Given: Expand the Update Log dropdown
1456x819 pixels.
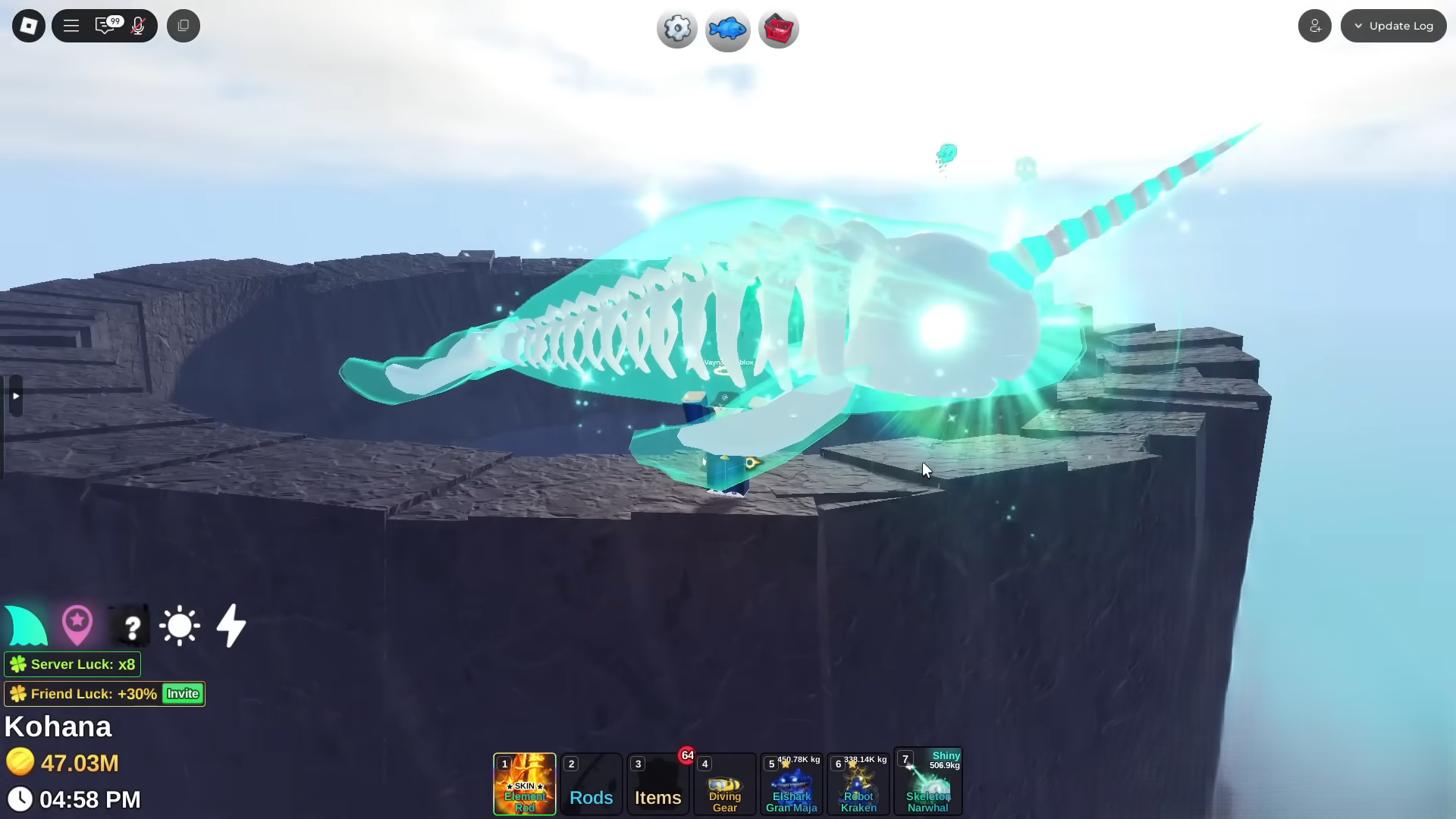Looking at the screenshot, I should pos(1393,25).
